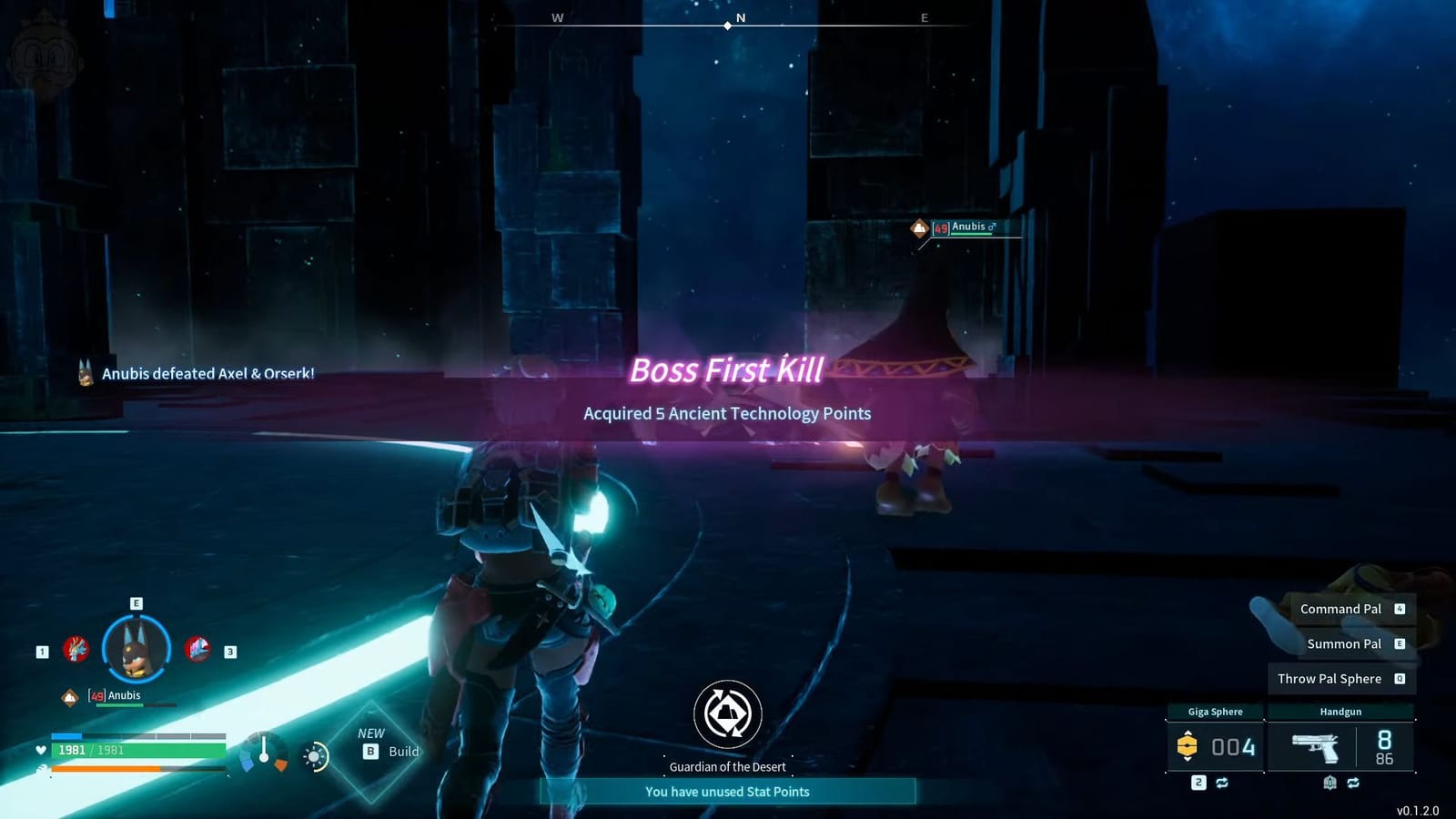1456x819 pixels.
Task: Click the unused Stat Points notification banner
Action: (728, 792)
